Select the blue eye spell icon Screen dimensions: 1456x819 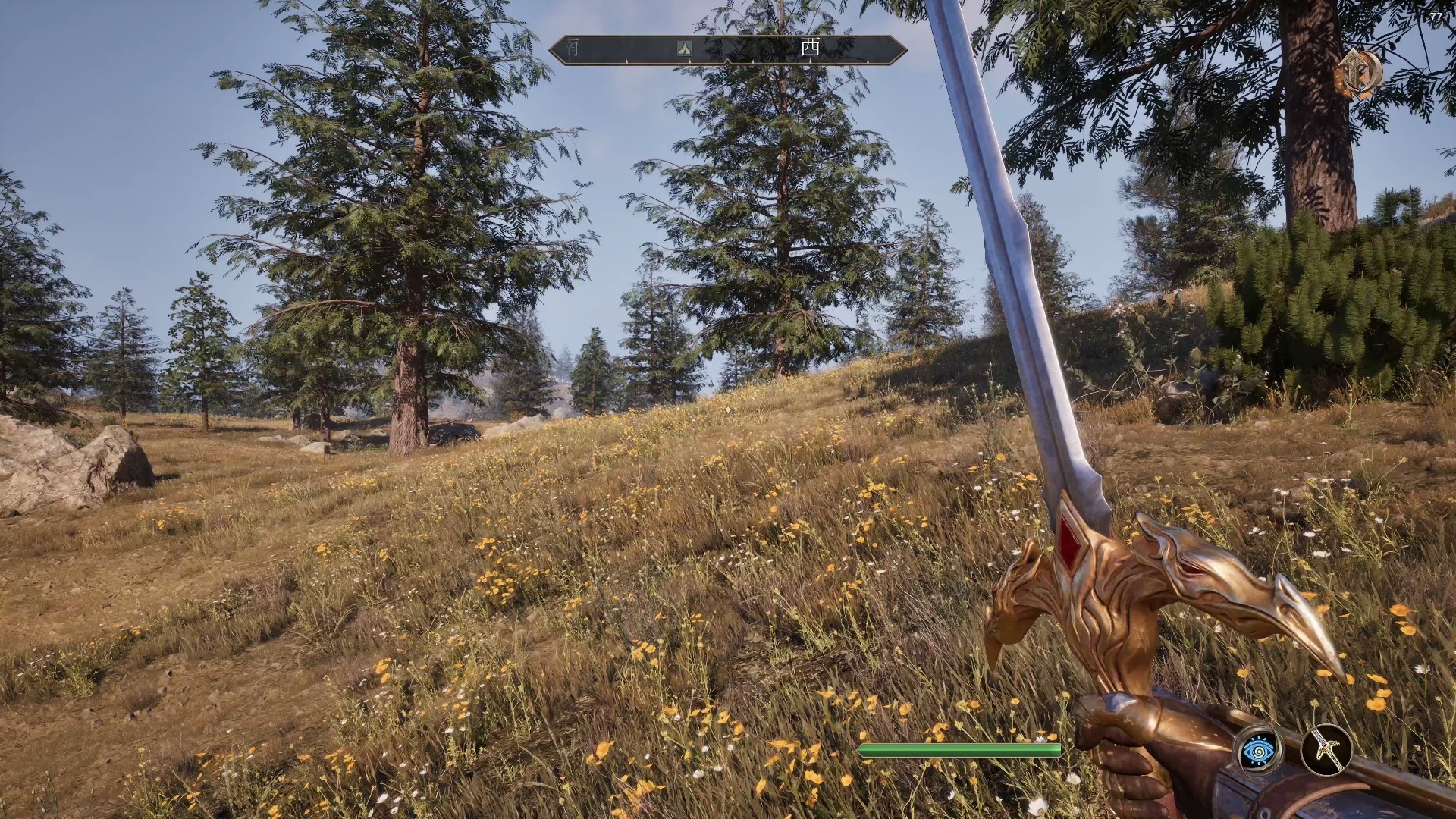(1259, 750)
